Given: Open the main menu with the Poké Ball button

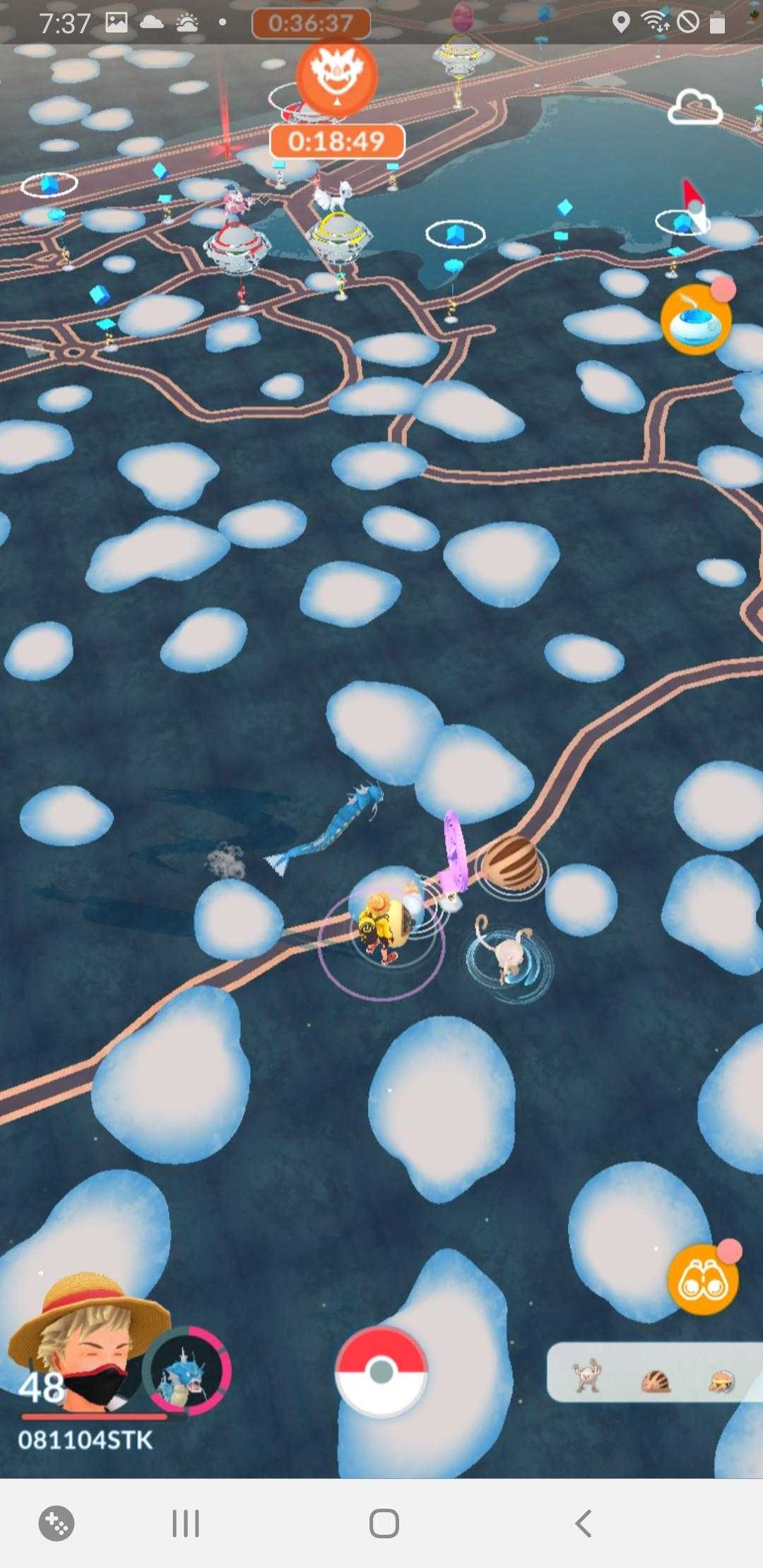Looking at the screenshot, I should (x=381, y=1371).
